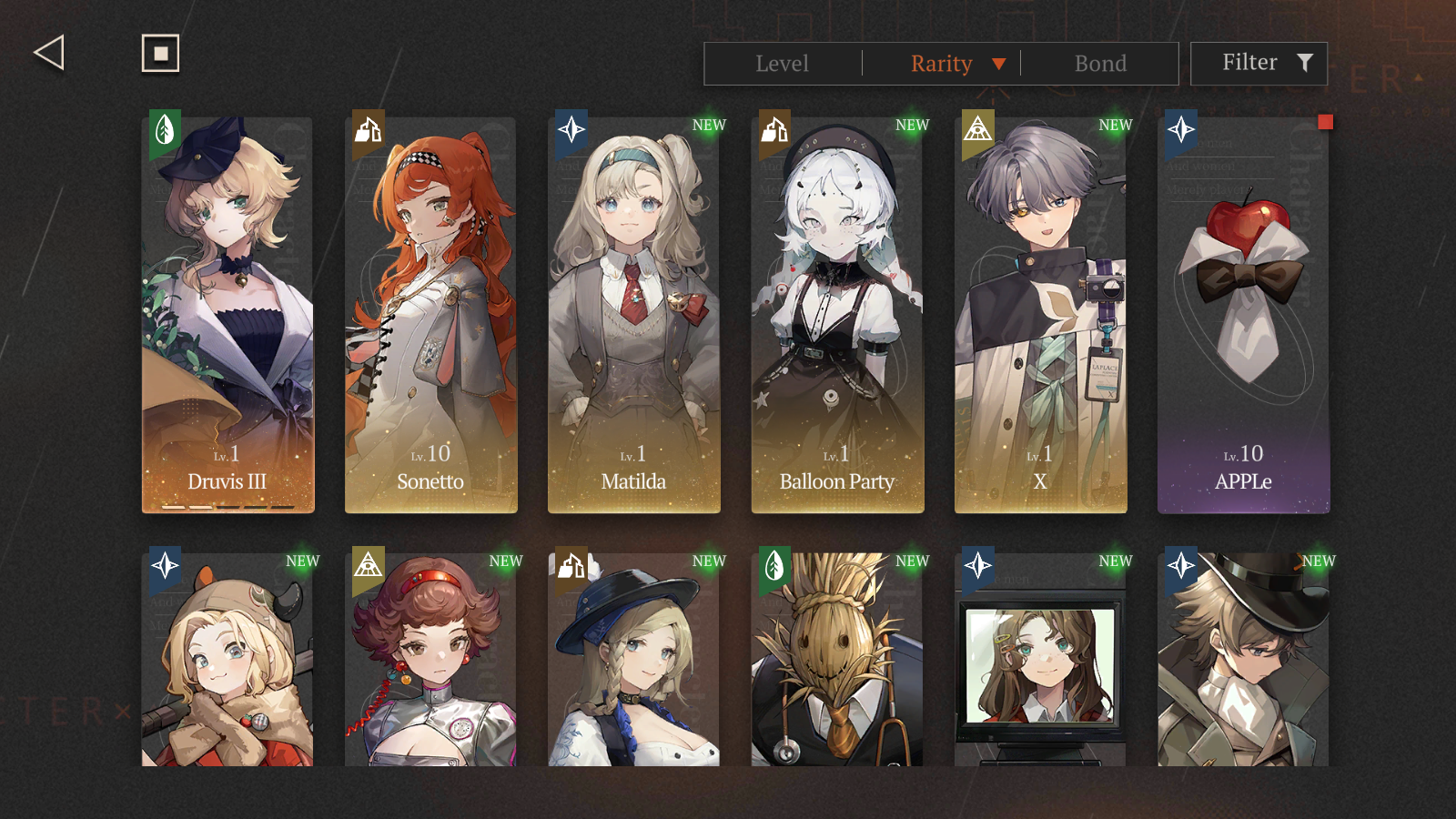Switch sorting to the Bond tab

tap(1101, 64)
